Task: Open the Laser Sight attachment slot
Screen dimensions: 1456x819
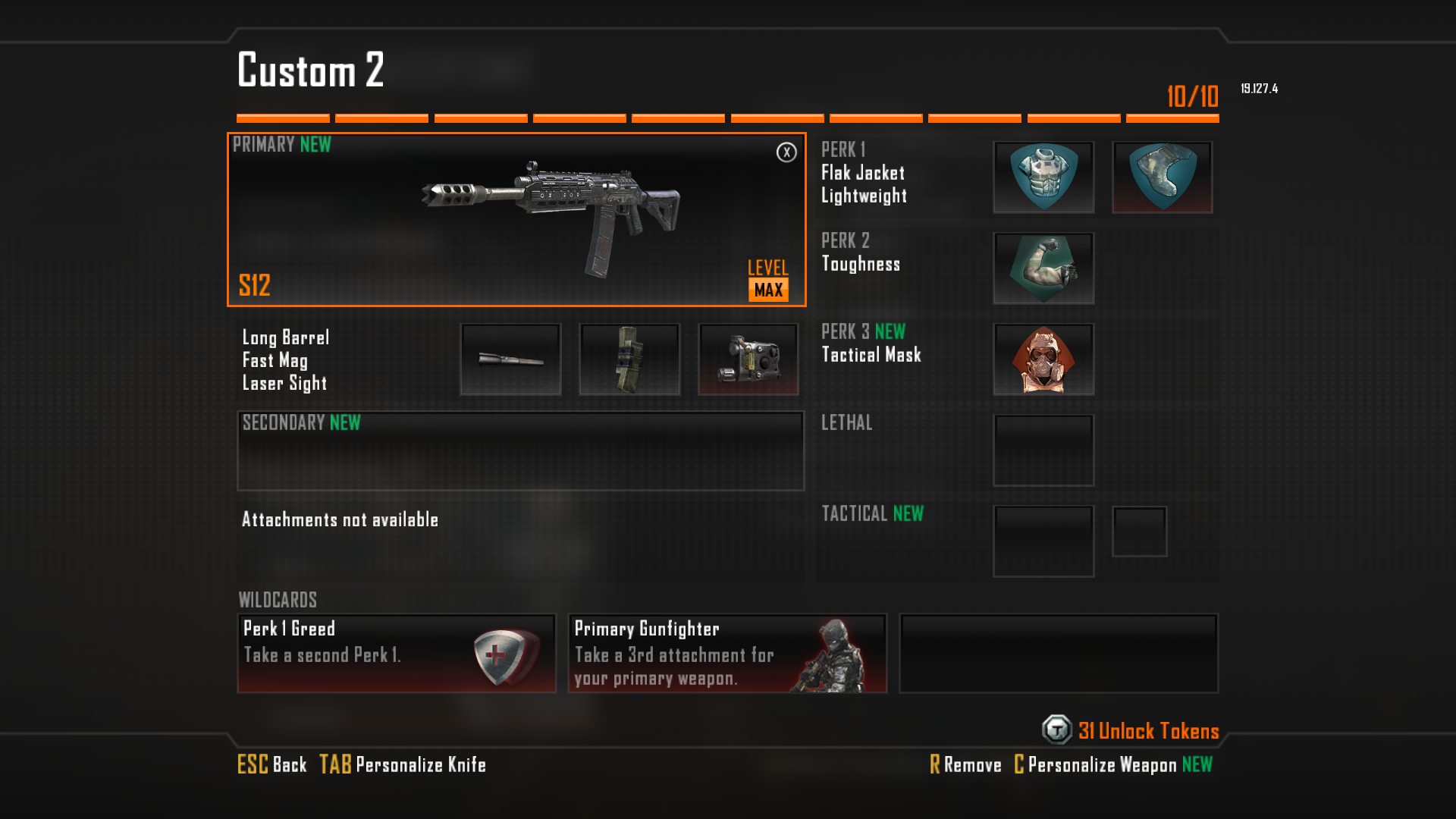Action: point(748,359)
